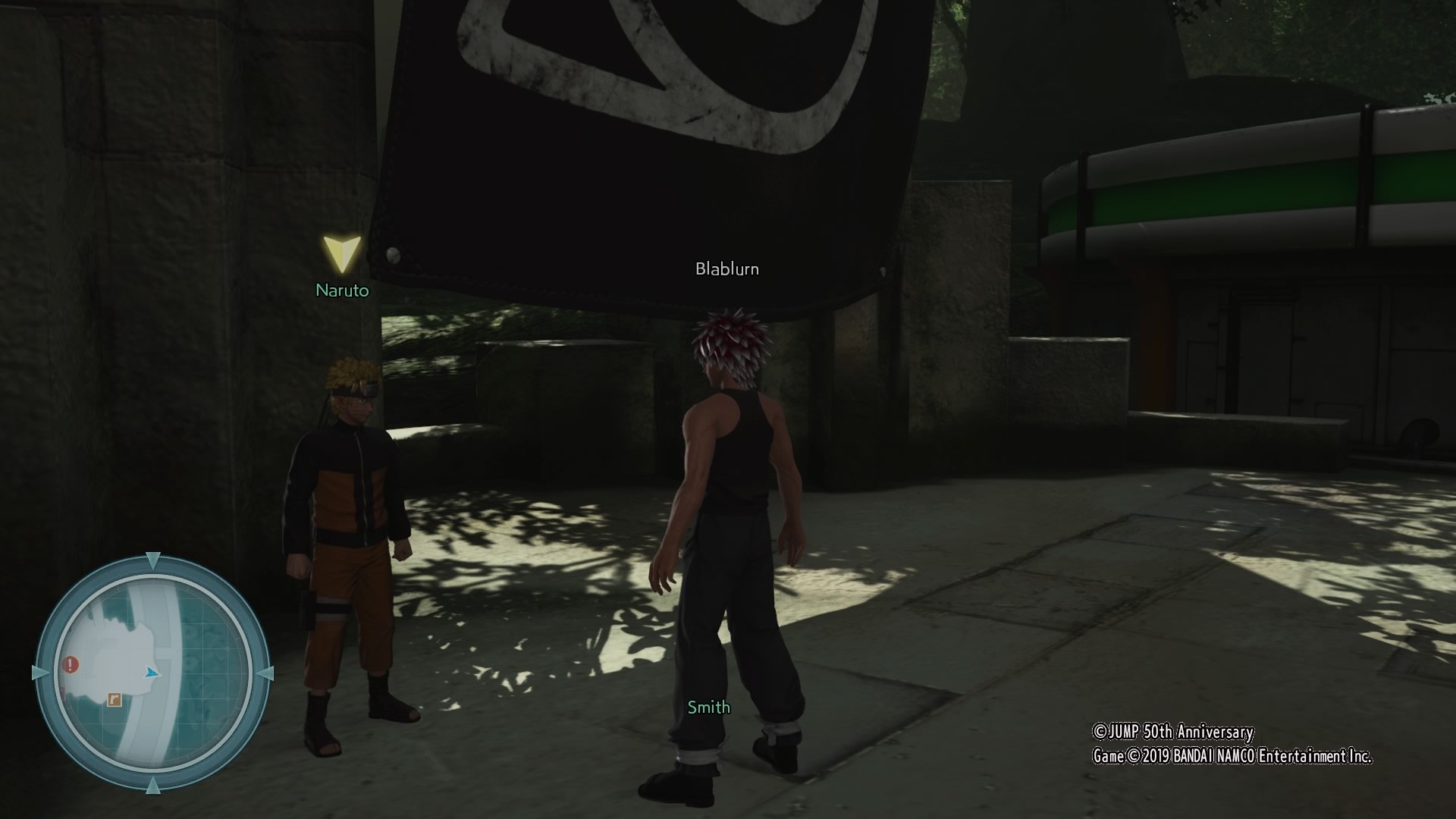Click the red exclamation mission icon on minimap
Viewport: 1456px width, 819px height.
tap(70, 663)
